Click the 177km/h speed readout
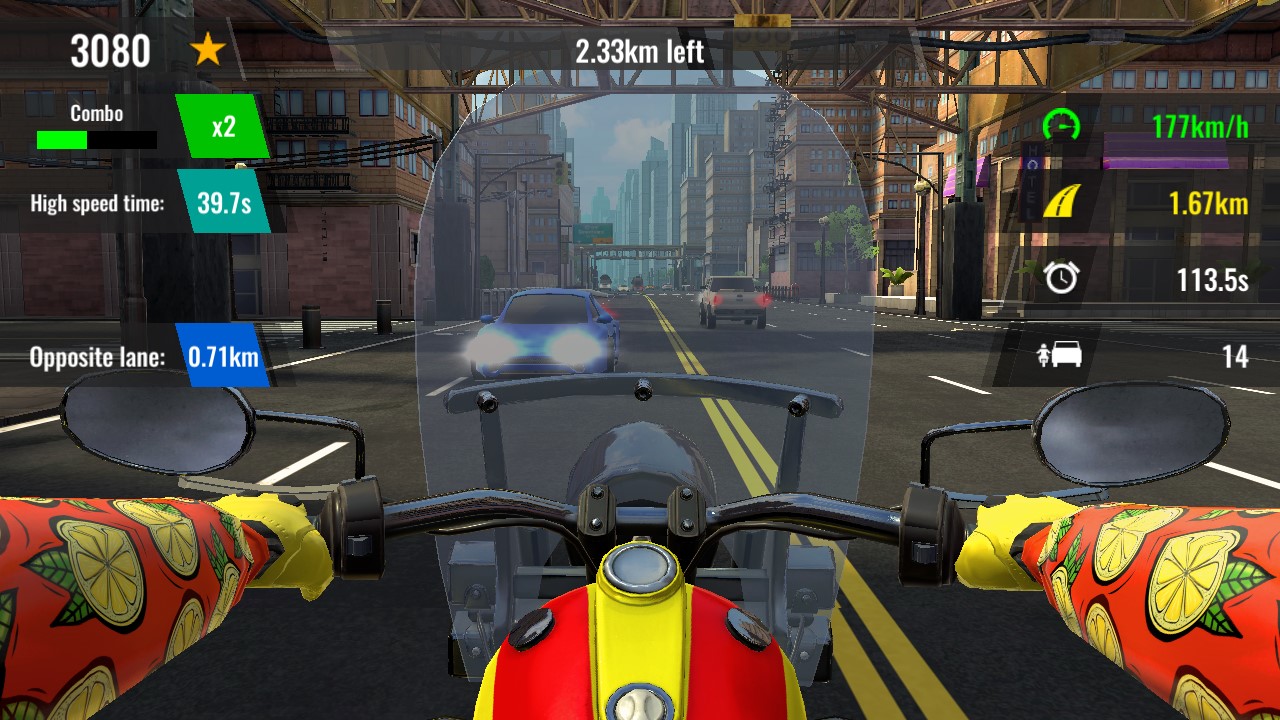 1198,126
